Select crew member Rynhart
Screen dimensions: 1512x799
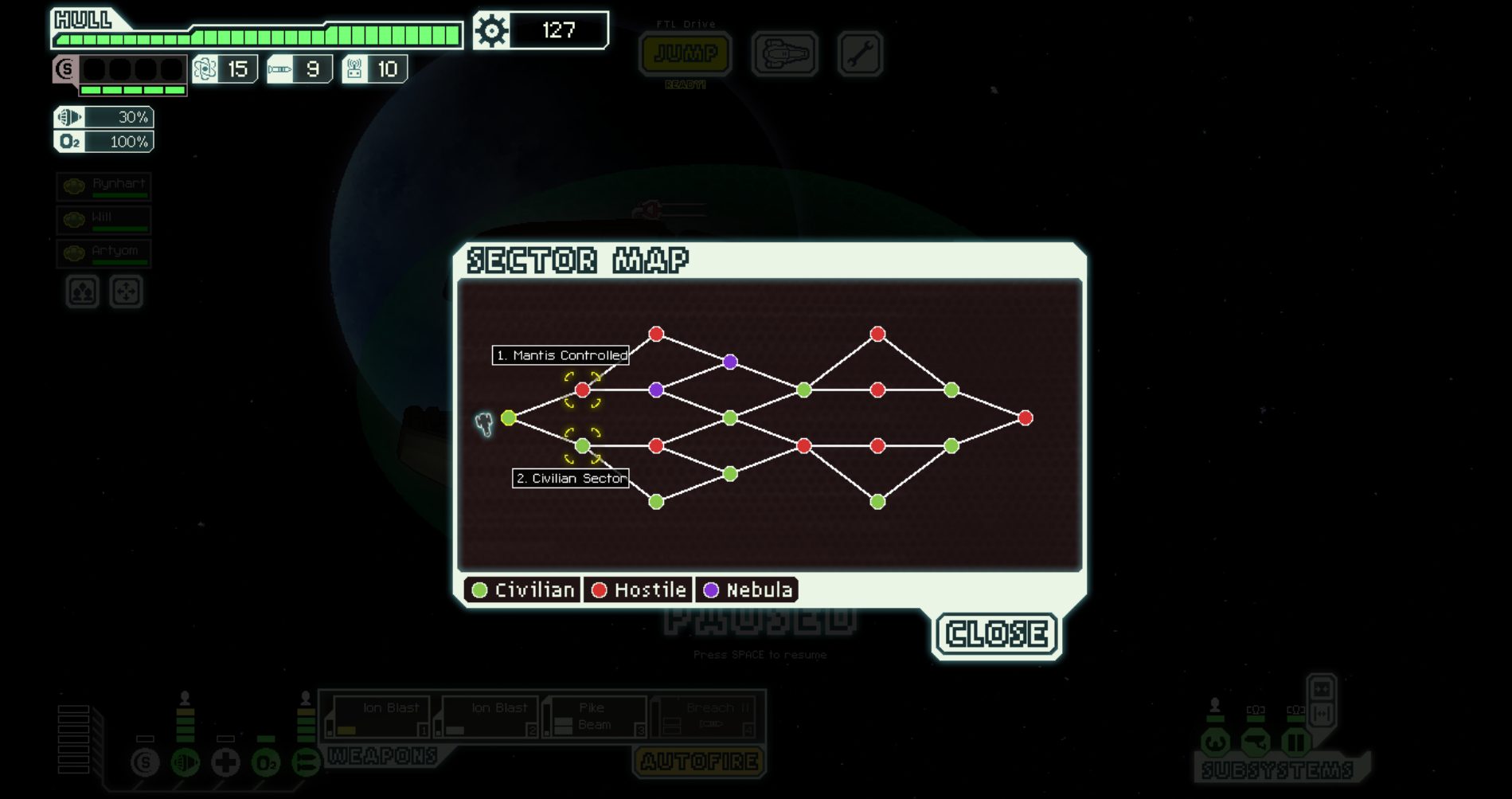pyautogui.click(x=104, y=186)
